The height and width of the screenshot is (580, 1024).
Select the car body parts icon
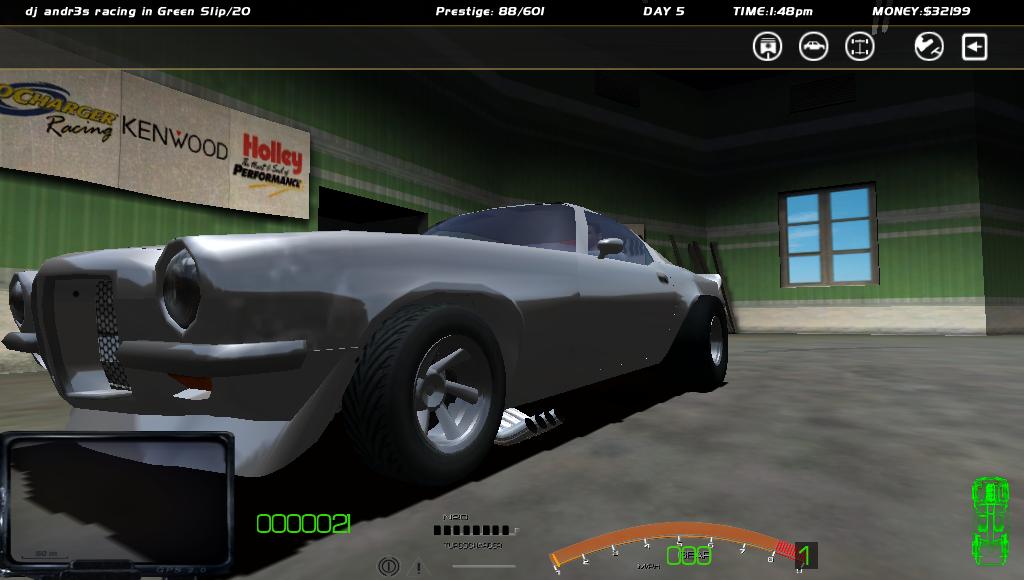click(813, 46)
